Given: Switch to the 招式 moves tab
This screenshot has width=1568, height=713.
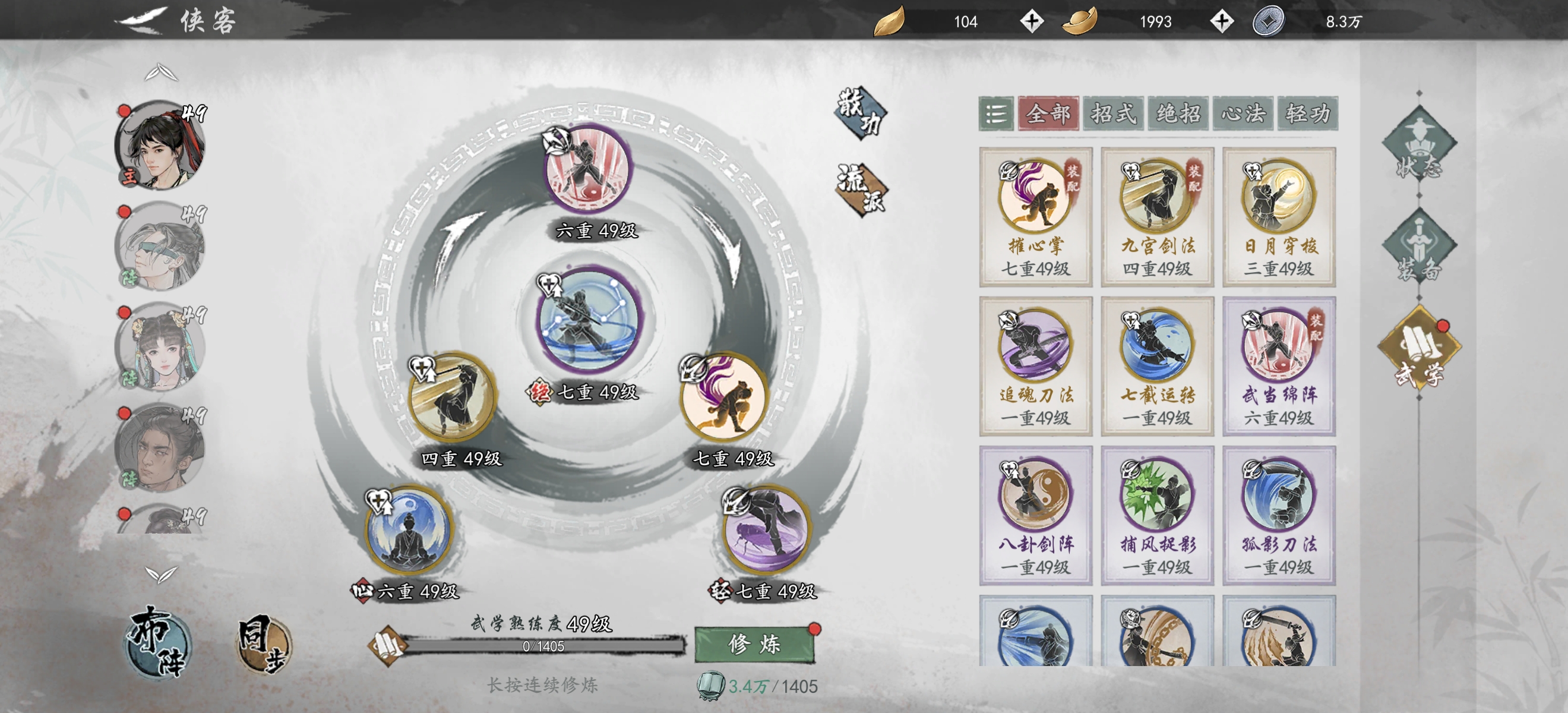Looking at the screenshot, I should coord(1113,113).
